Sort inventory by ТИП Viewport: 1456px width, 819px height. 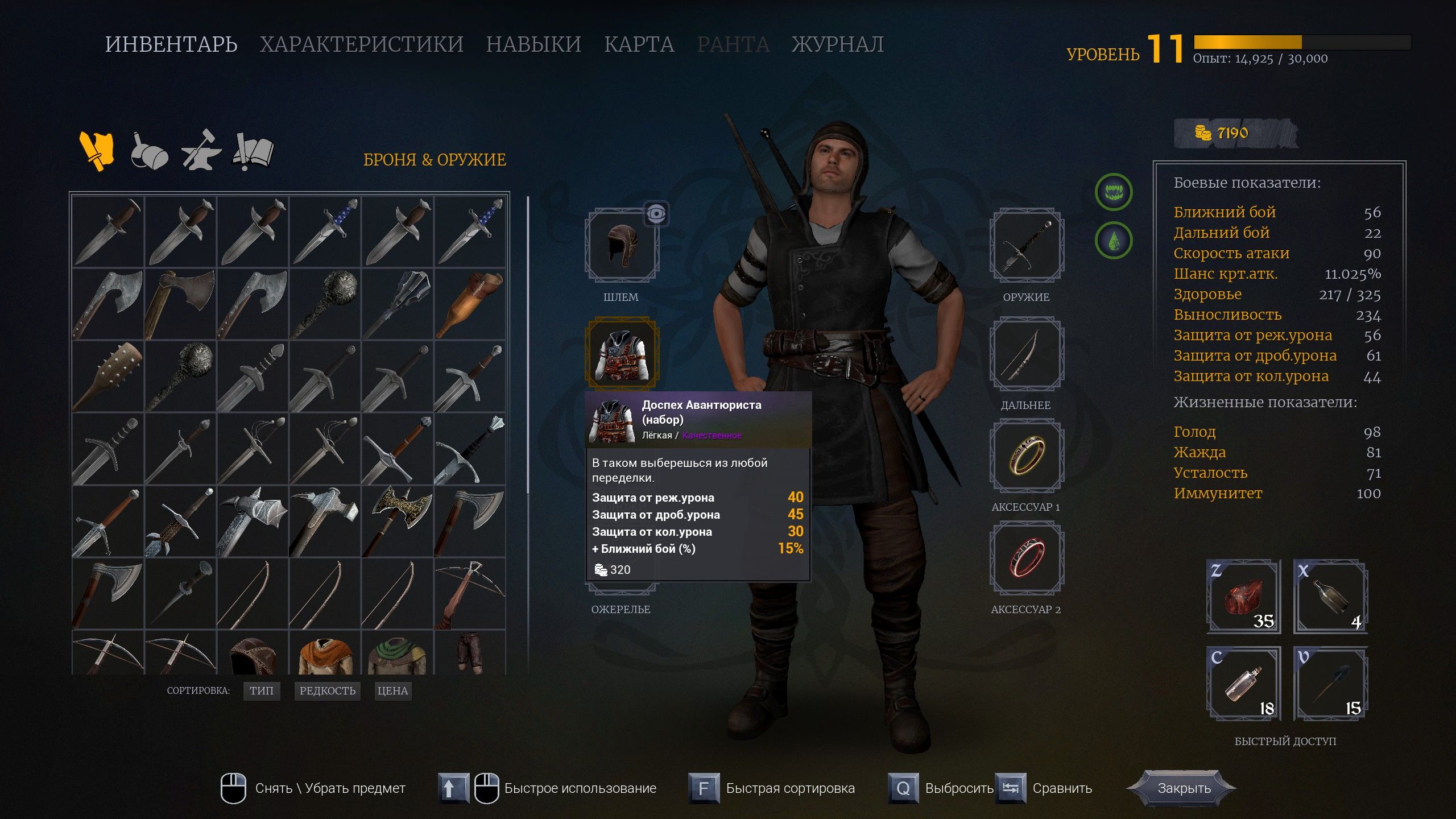[x=262, y=691]
